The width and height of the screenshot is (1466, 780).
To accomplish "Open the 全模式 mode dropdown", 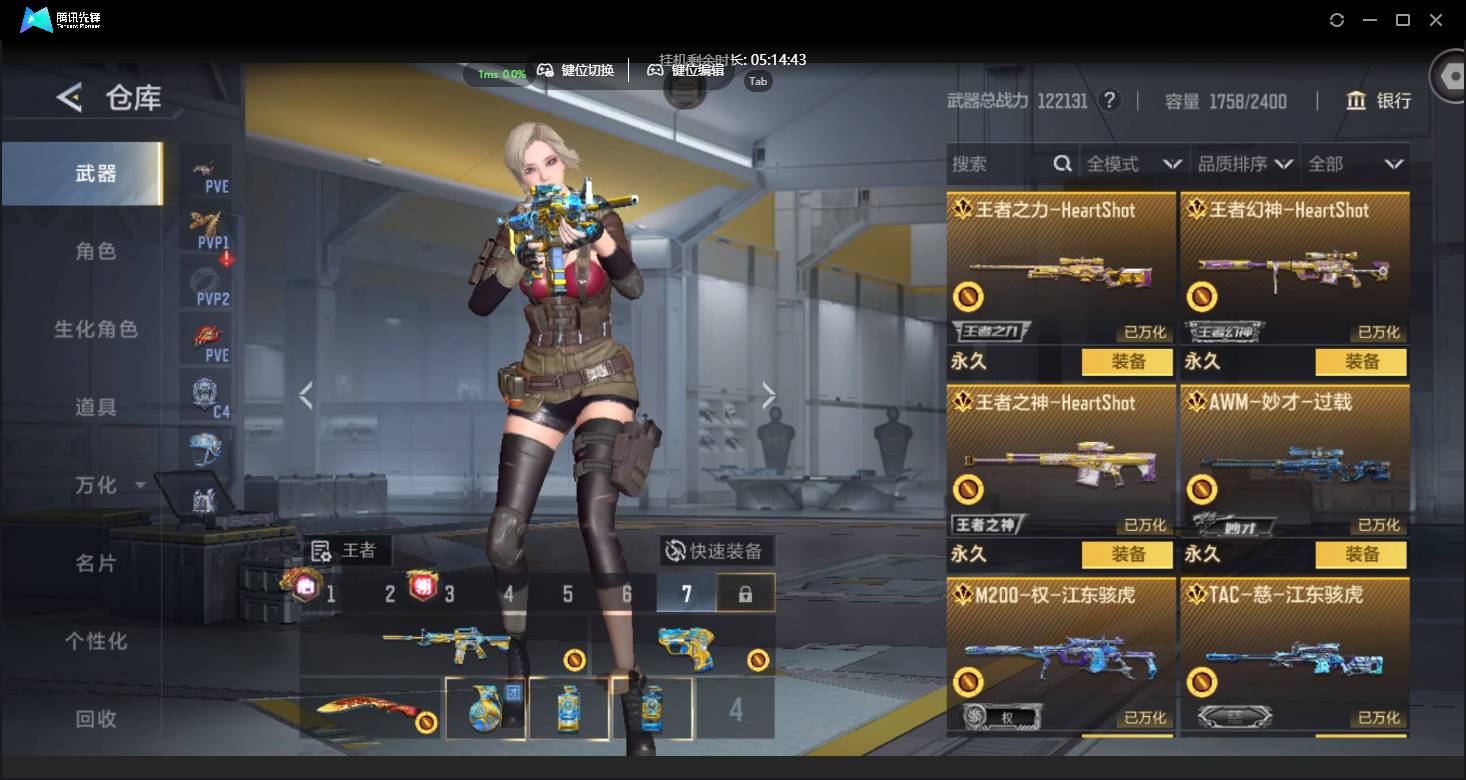I will coord(1134,164).
